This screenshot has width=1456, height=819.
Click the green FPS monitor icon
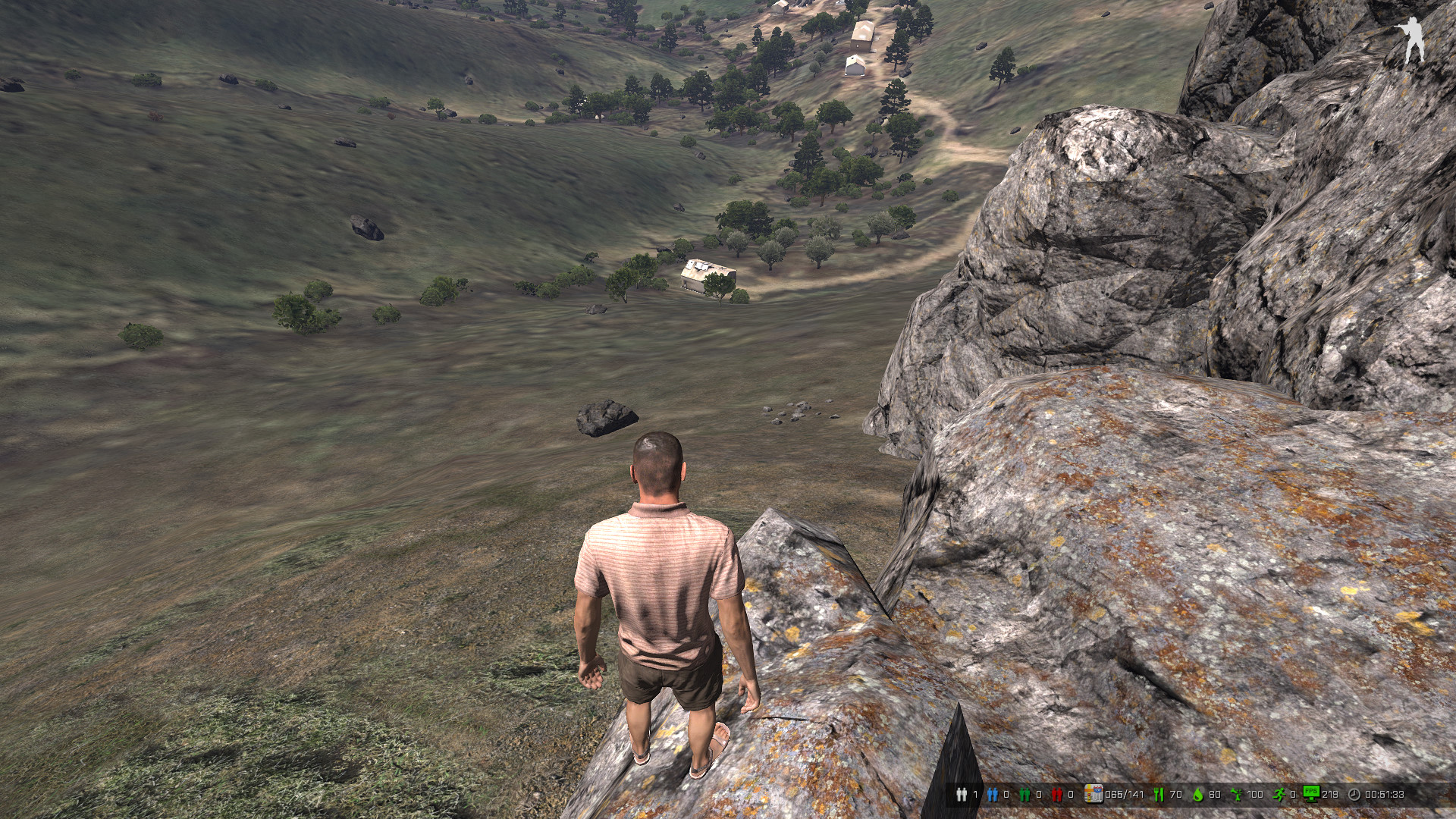(x=1311, y=793)
